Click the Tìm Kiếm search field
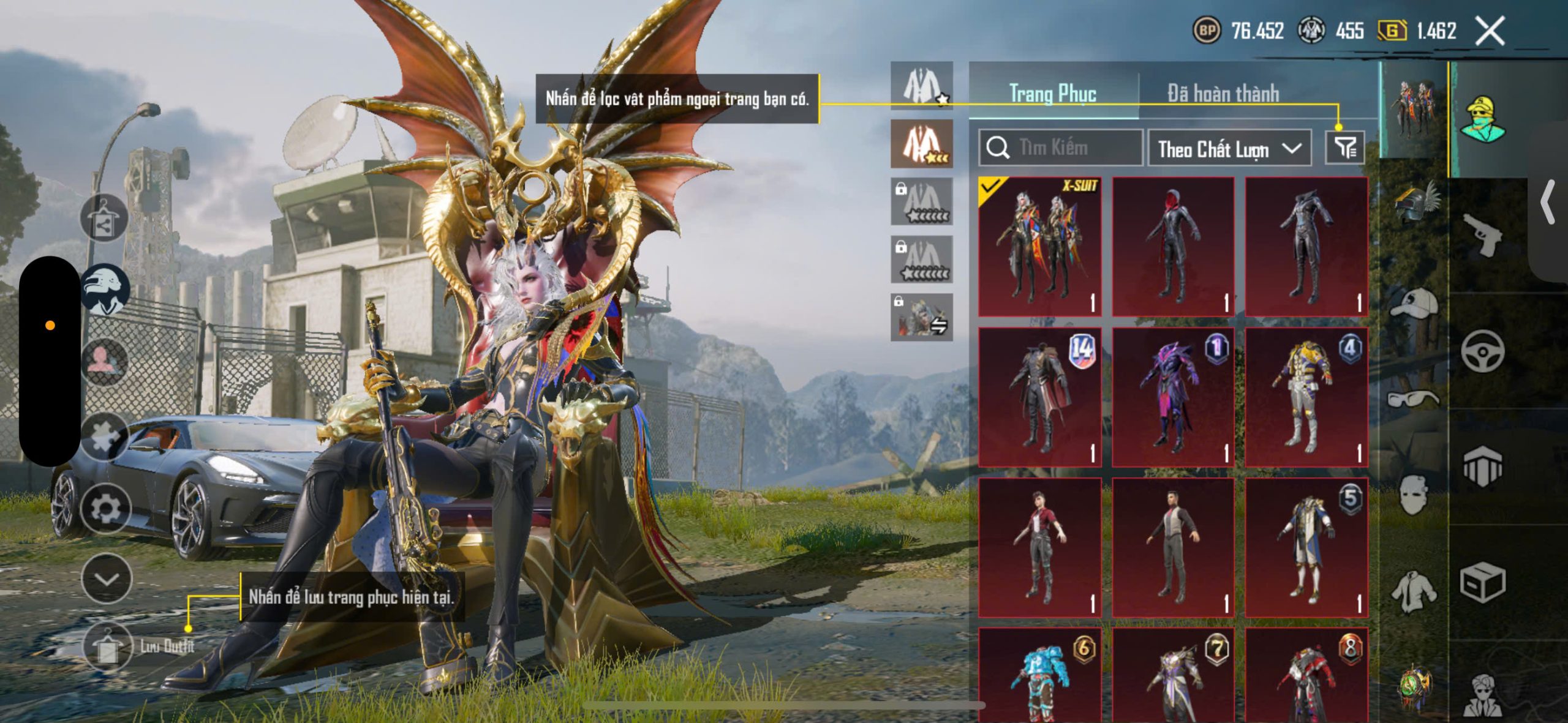The width and height of the screenshot is (1568, 723). click(1061, 148)
